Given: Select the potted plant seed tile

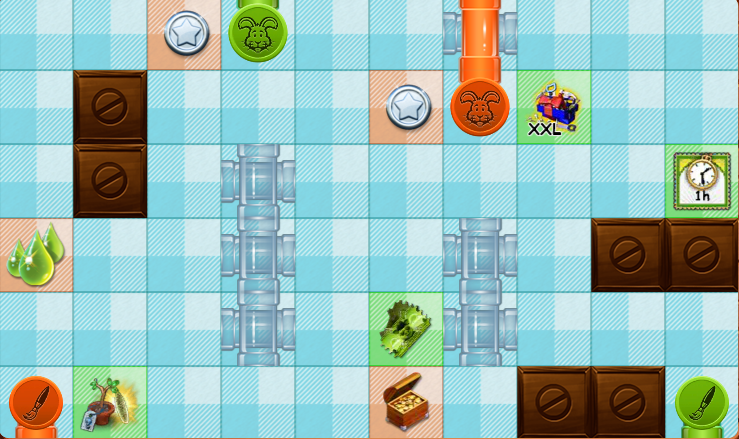Looking at the screenshot, I should (109, 403).
